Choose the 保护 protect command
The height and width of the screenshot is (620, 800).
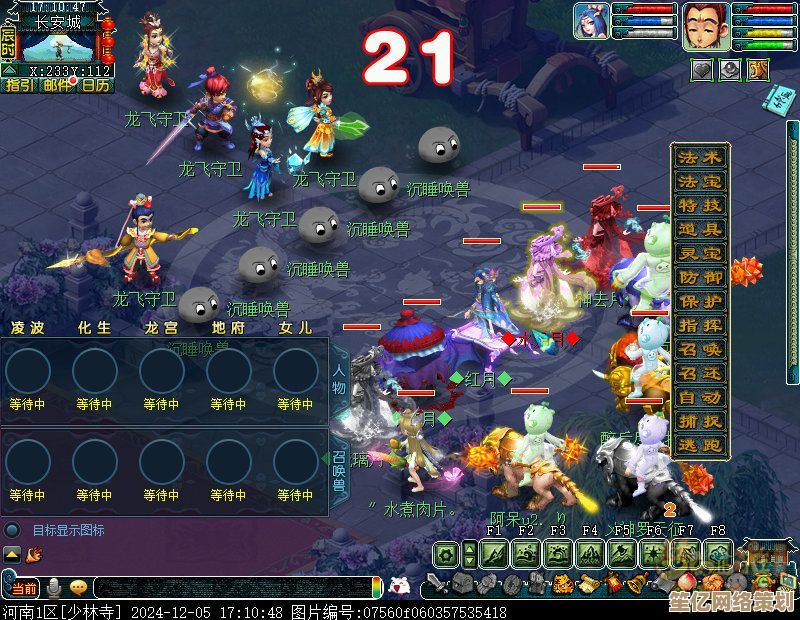pyautogui.click(x=699, y=301)
